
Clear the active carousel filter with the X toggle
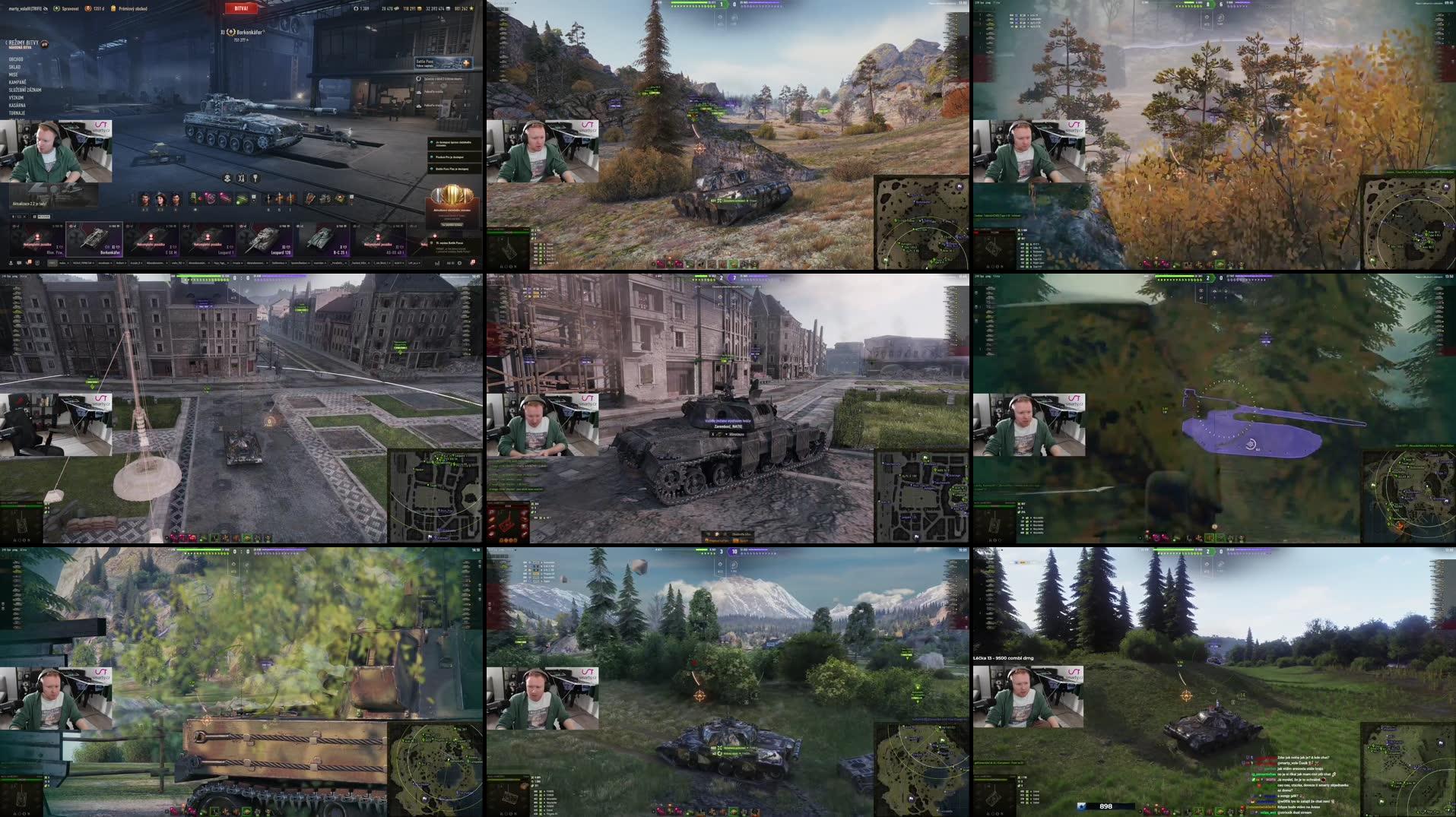[x=24, y=217]
